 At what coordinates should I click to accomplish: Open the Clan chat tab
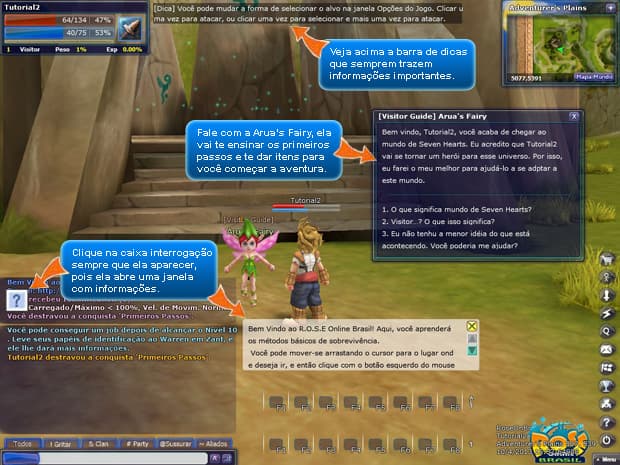click(x=98, y=443)
